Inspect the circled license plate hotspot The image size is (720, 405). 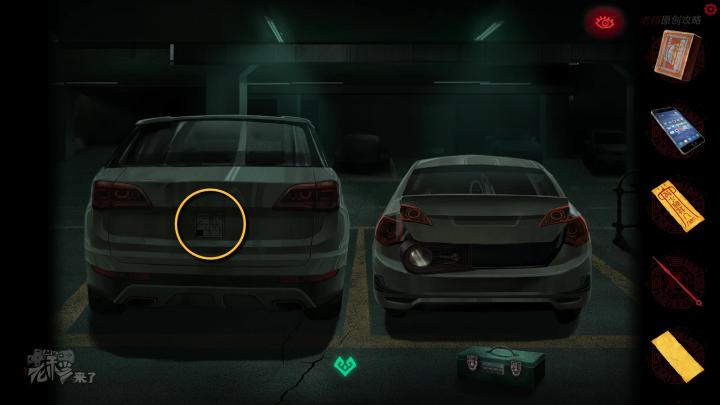211,222
